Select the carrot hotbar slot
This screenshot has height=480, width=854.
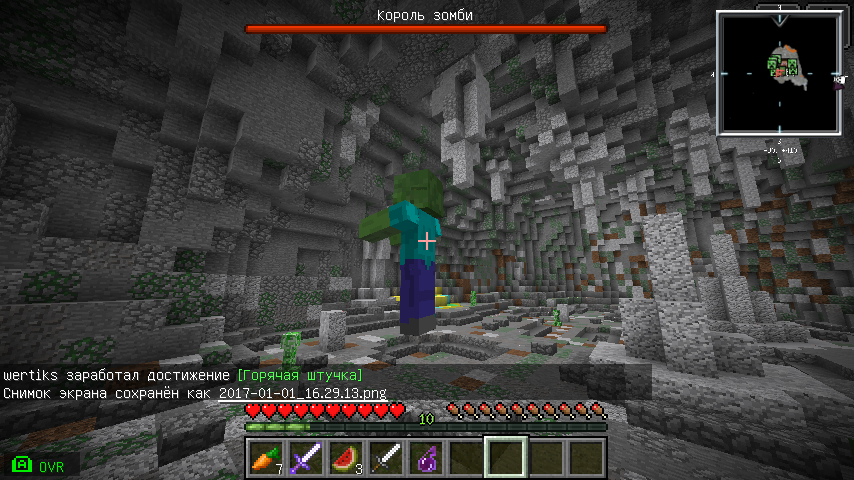tap(265, 457)
